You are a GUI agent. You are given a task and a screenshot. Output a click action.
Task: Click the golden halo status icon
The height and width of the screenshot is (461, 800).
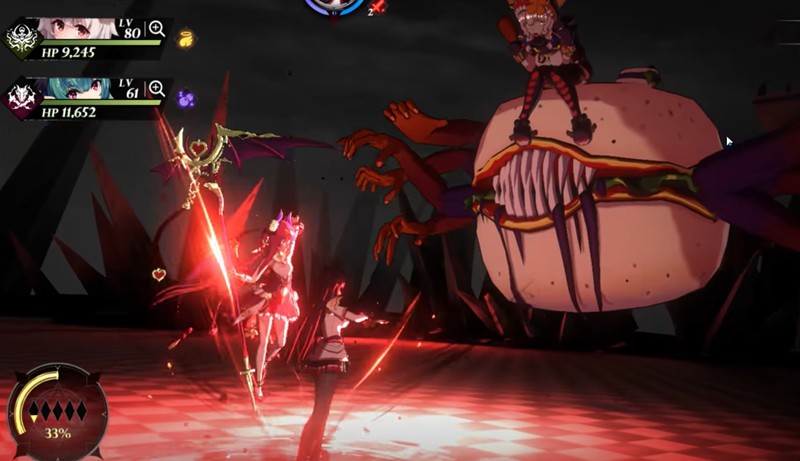coord(185,39)
